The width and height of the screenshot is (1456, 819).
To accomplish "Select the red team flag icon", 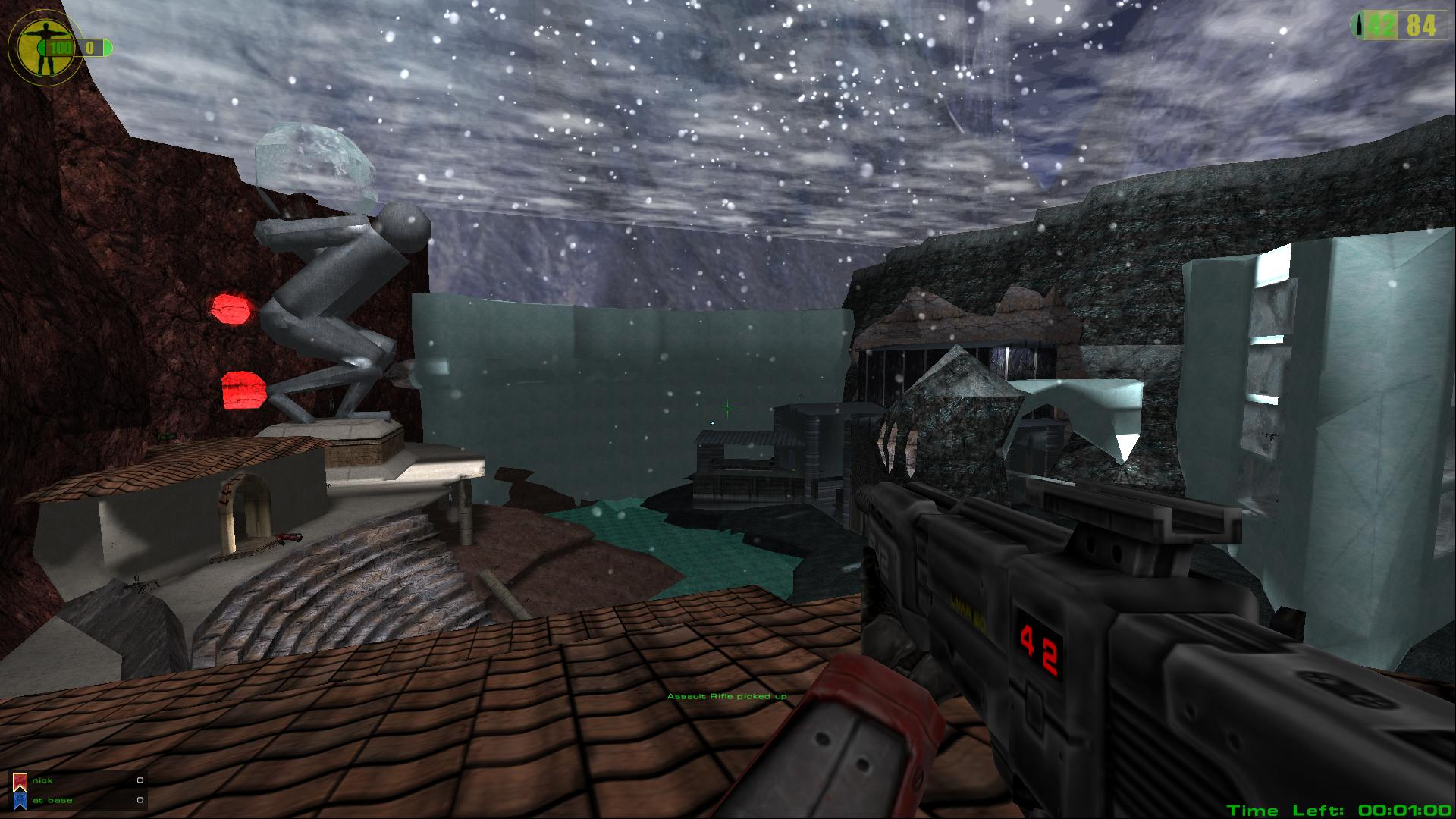I will click(x=20, y=781).
